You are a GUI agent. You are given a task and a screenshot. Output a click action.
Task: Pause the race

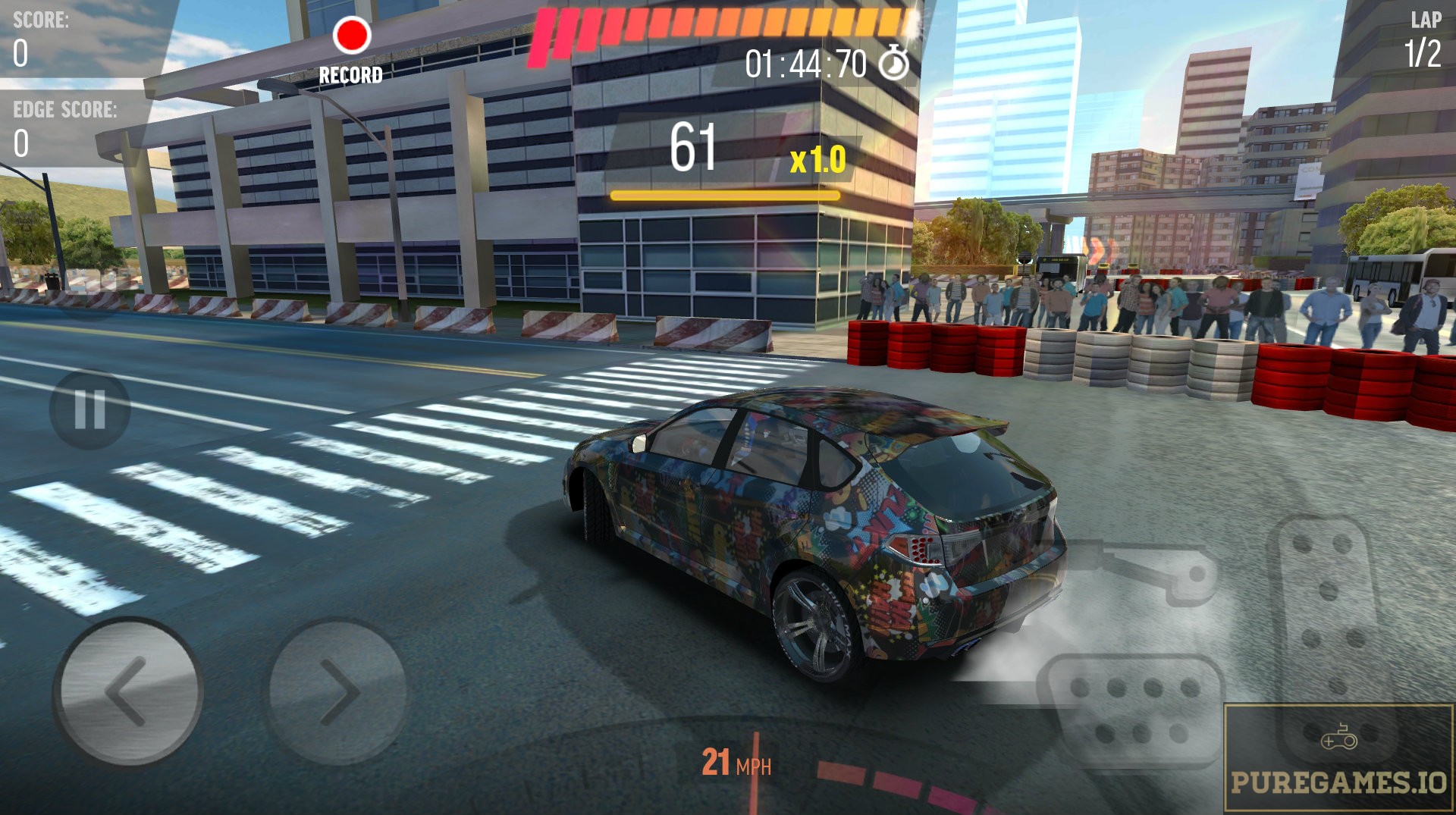(89, 409)
